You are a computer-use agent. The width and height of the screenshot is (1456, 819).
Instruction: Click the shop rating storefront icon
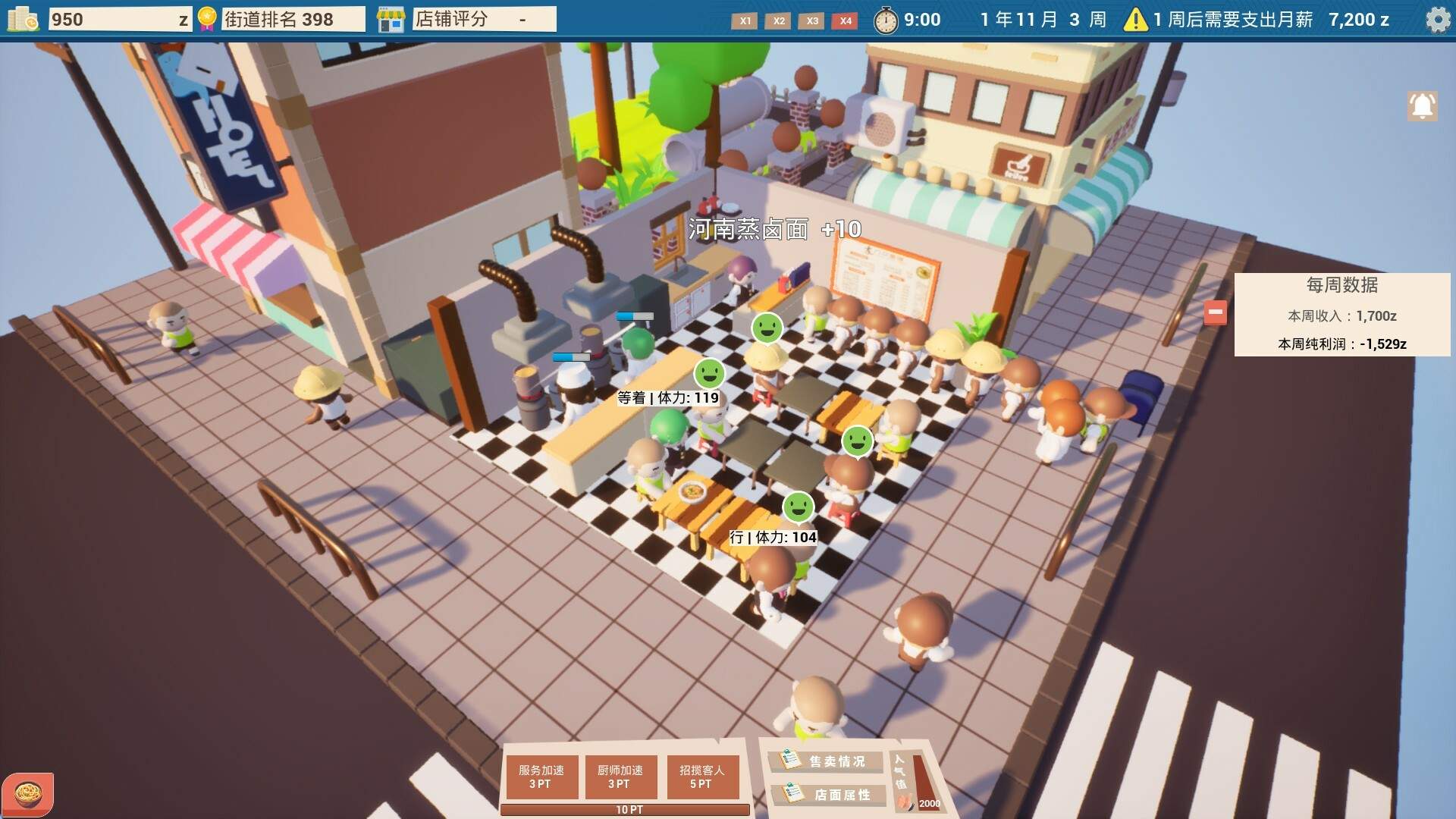393,19
